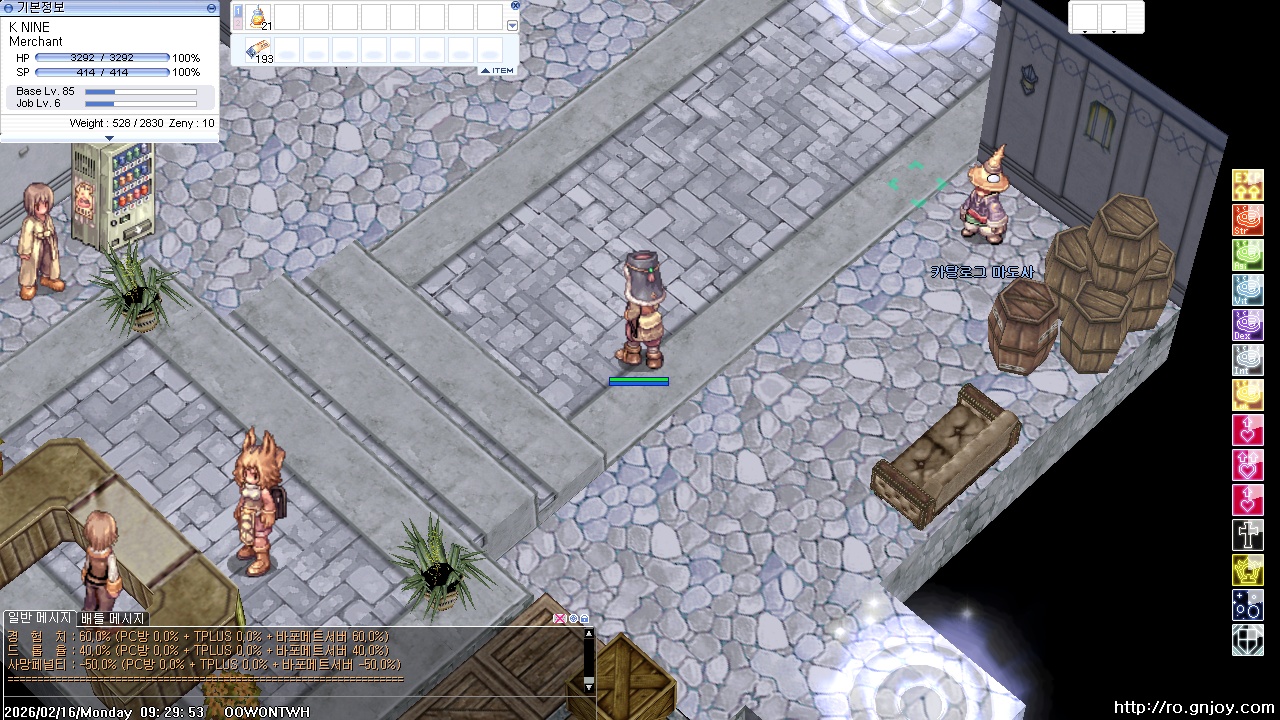Switch to the 배틀 메시지 chat tab
1280x720 pixels.
[x=114, y=619]
